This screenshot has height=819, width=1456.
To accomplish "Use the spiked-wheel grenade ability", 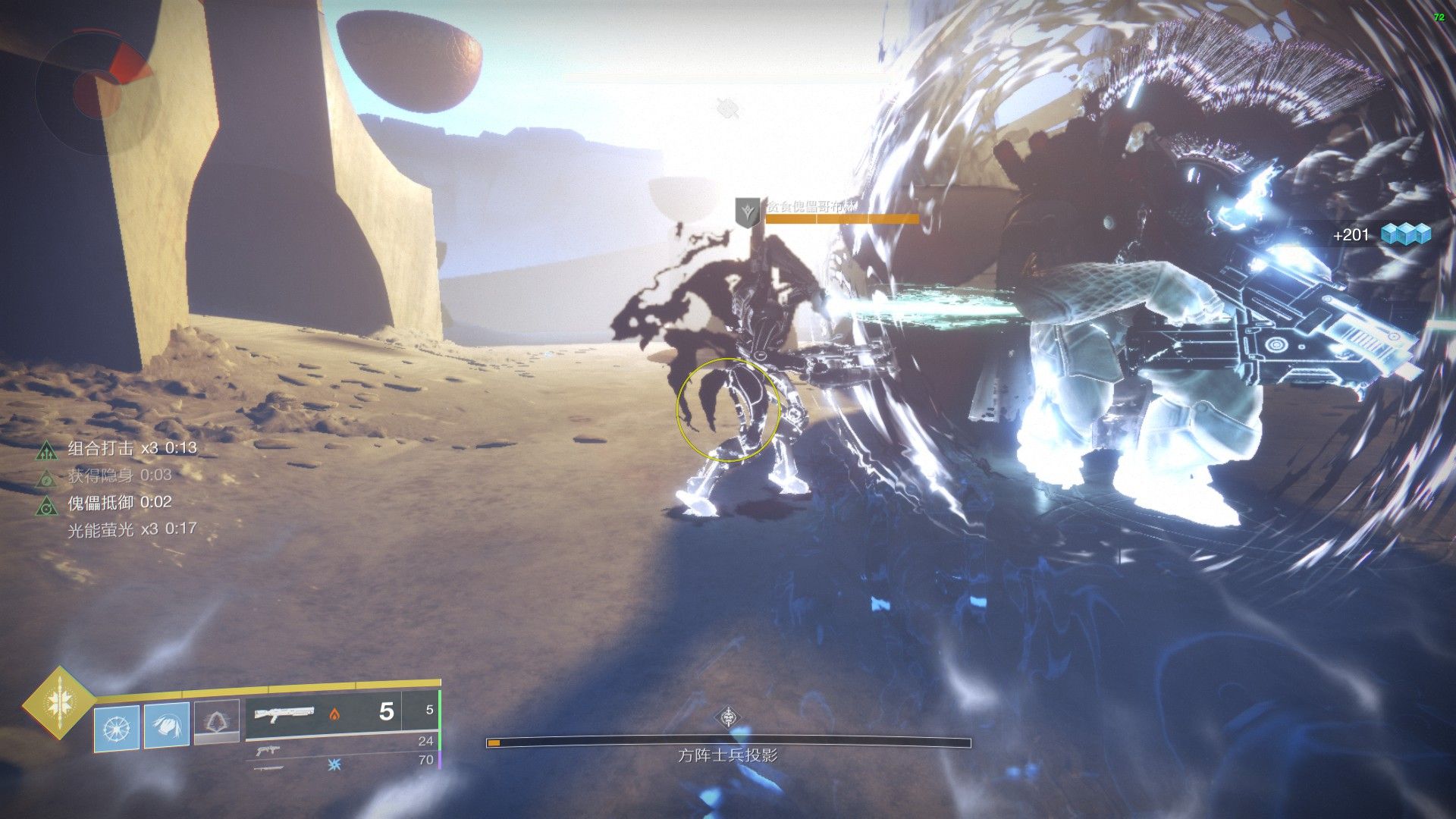I will (117, 727).
